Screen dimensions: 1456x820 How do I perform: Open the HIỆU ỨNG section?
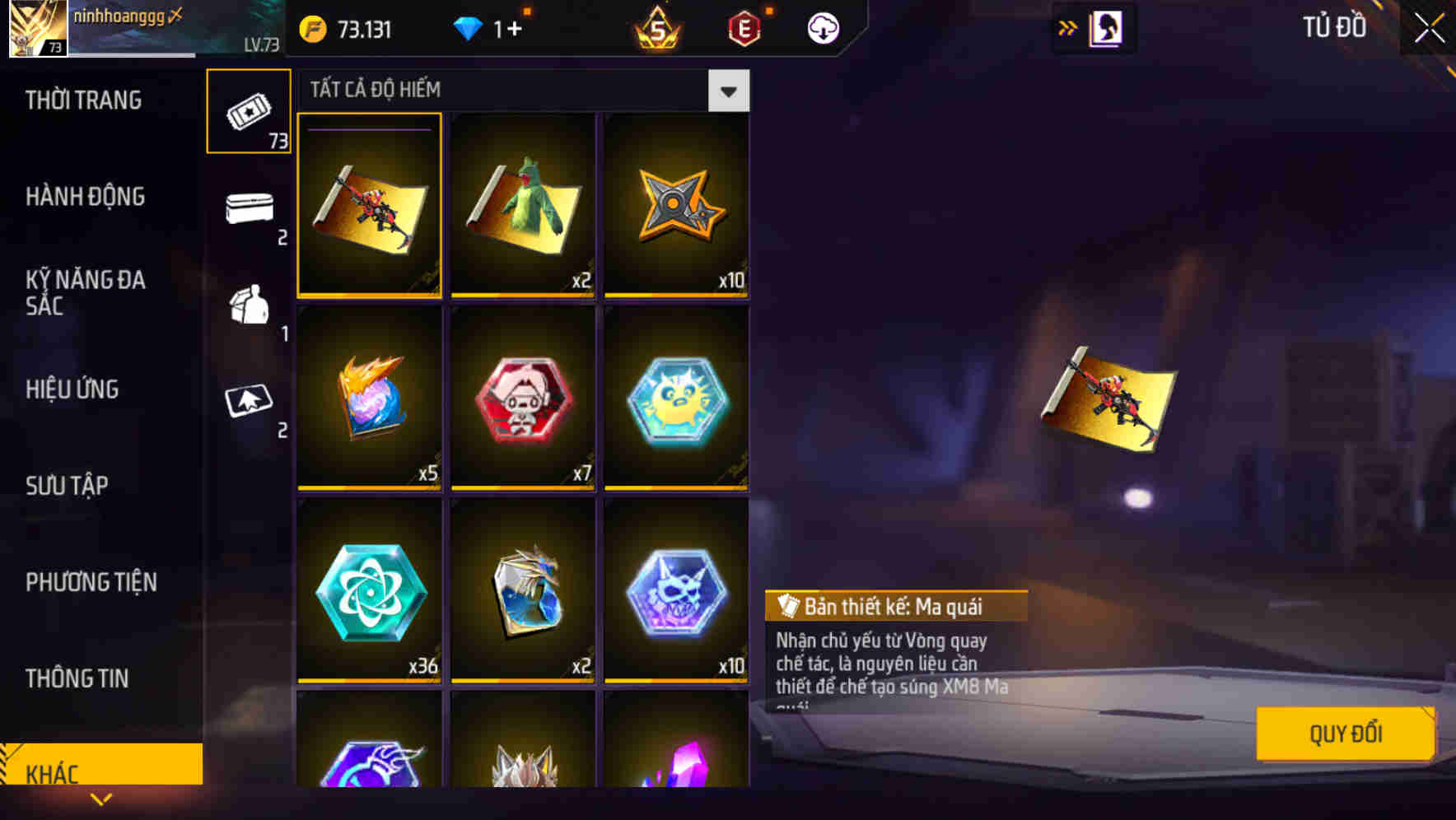[x=72, y=389]
